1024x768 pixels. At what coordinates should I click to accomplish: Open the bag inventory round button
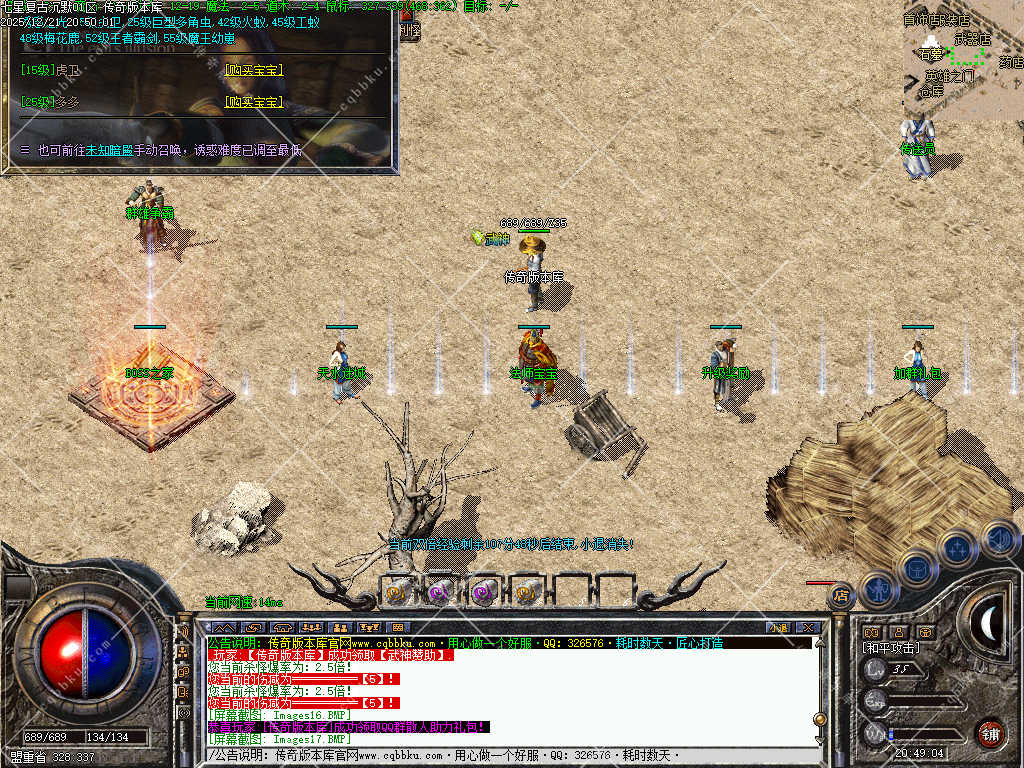tap(916, 568)
